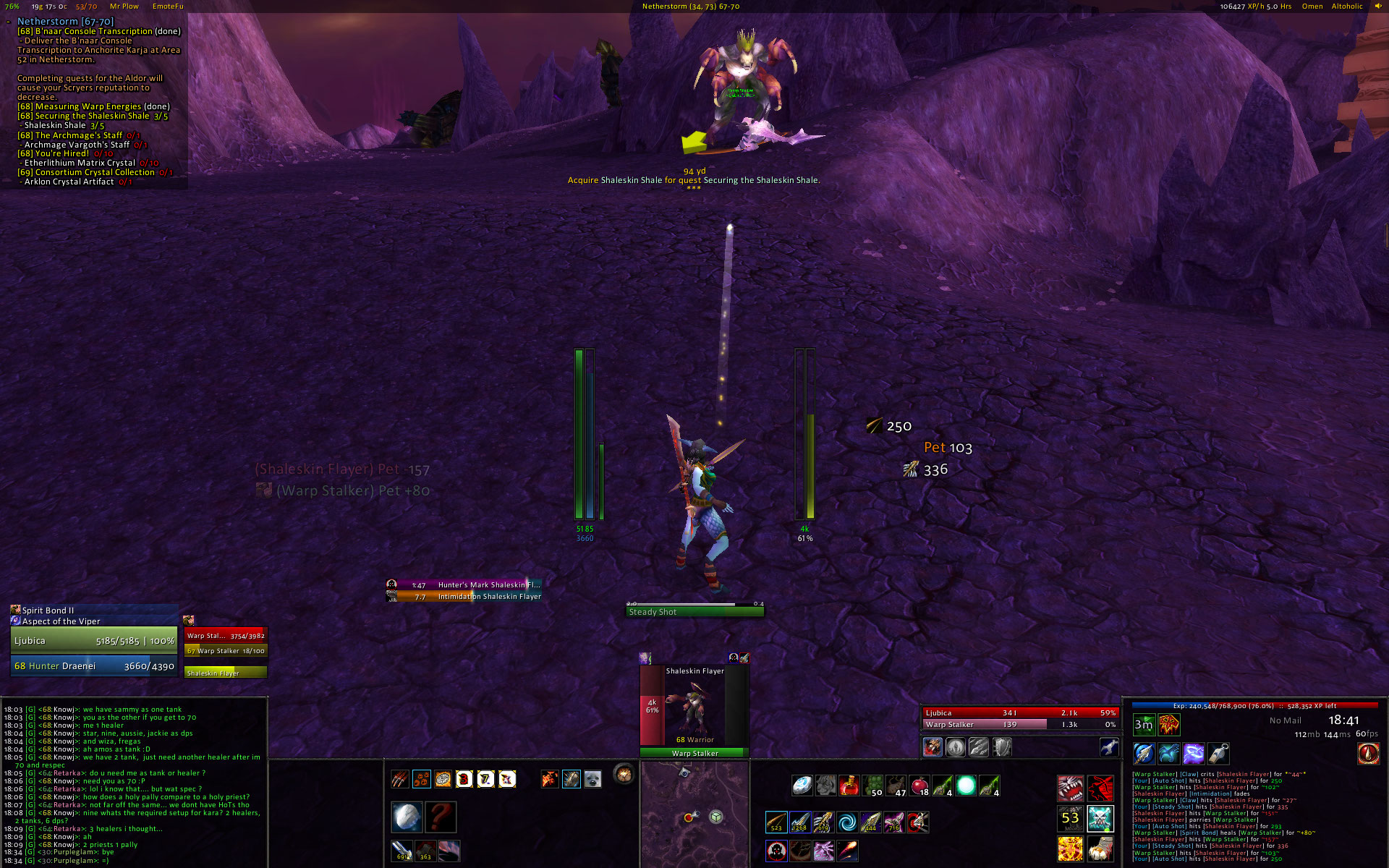Select the Warp Stalker pet frame

point(226,637)
